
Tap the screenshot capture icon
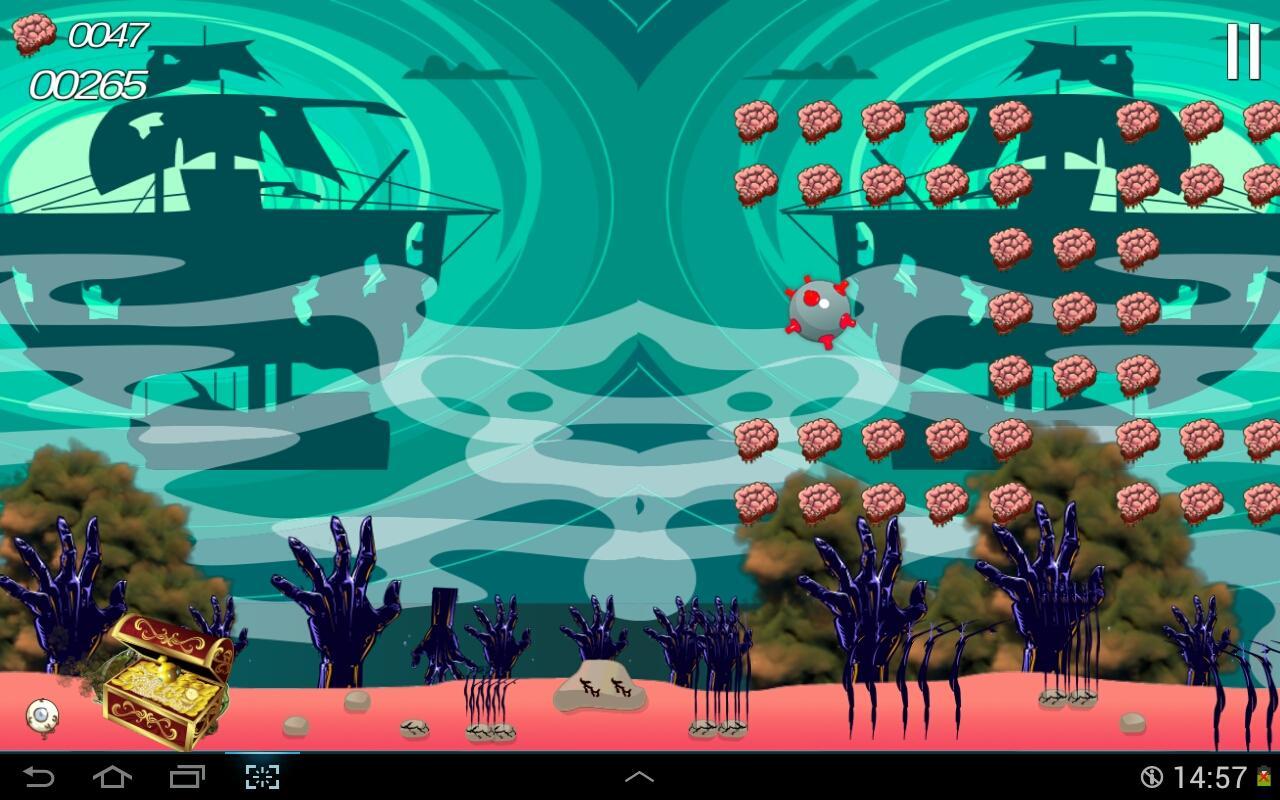262,777
